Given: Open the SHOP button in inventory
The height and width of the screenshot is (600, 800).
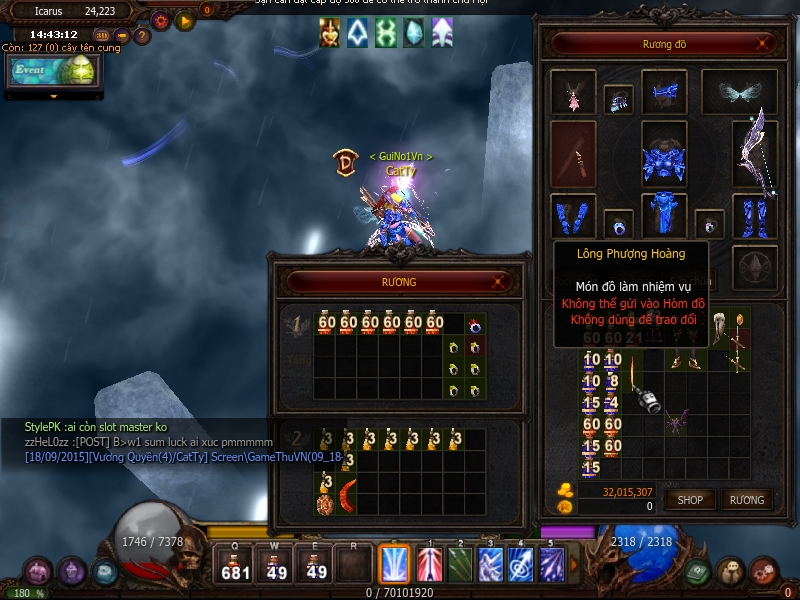Looking at the screenshot, I should (691, 499).
